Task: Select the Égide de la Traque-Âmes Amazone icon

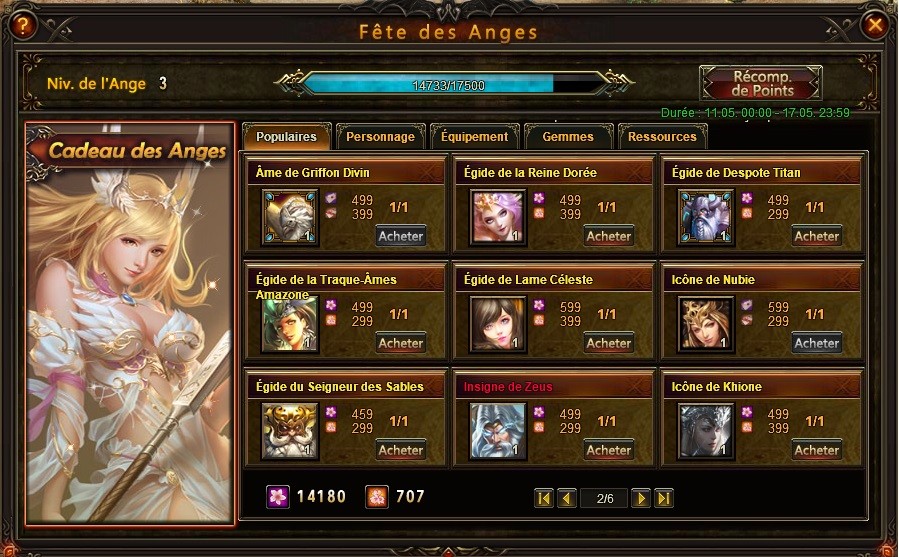Action: [290, 324]
